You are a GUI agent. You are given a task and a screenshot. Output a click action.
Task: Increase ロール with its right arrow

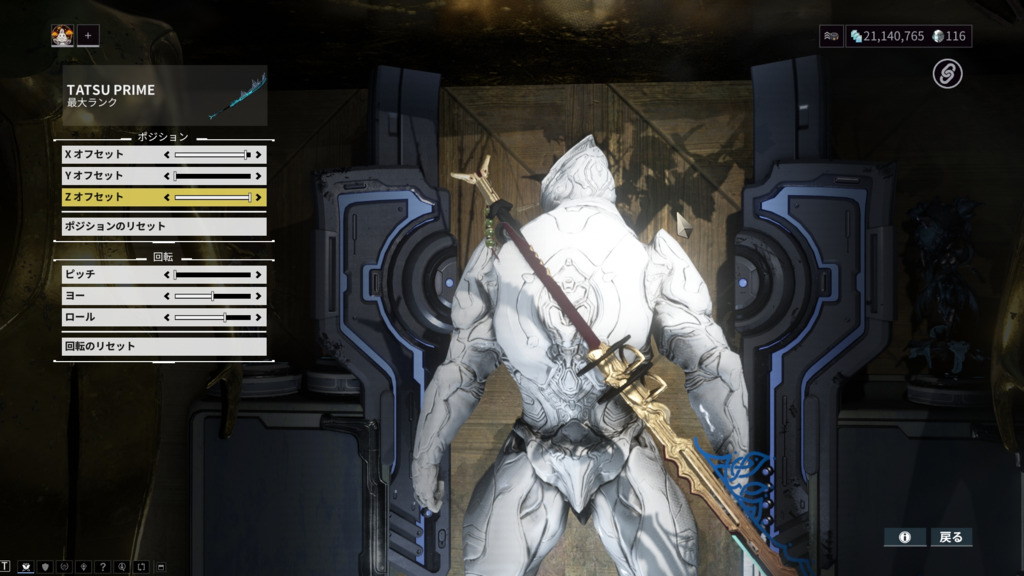click(259, 317)
